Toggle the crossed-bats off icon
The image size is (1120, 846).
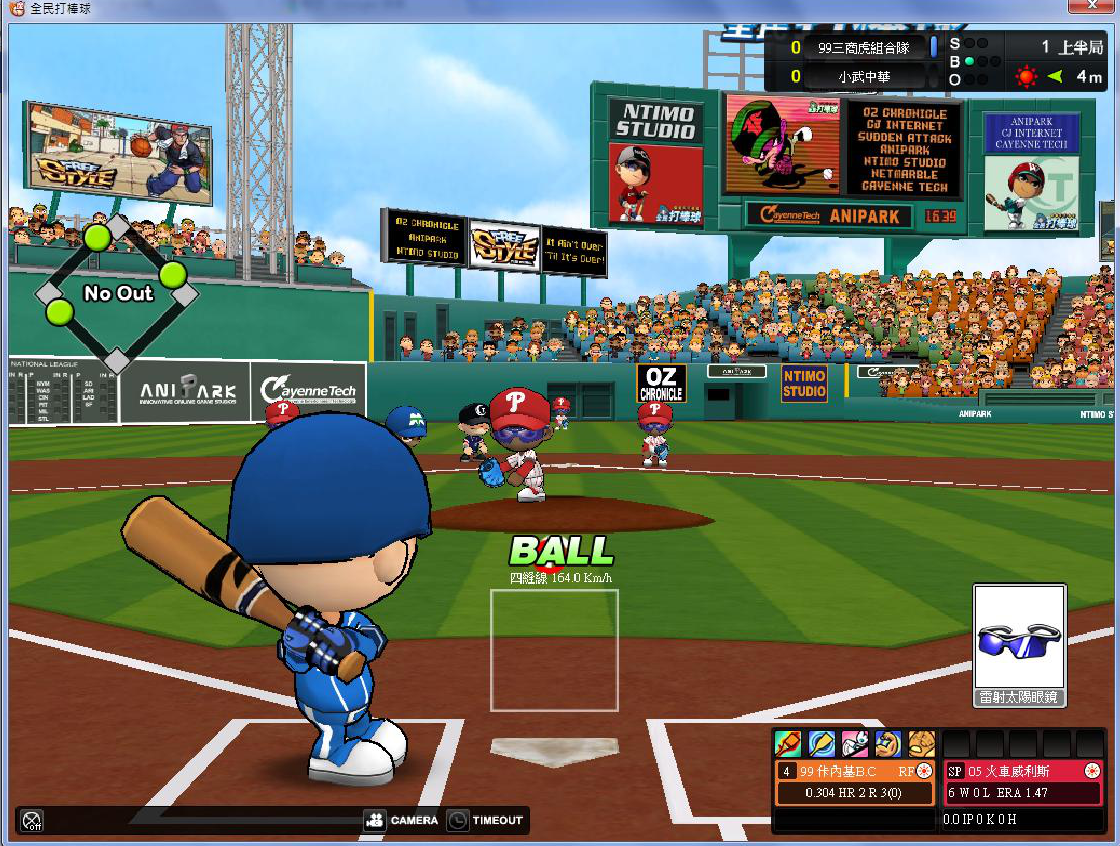coord(32,821)
